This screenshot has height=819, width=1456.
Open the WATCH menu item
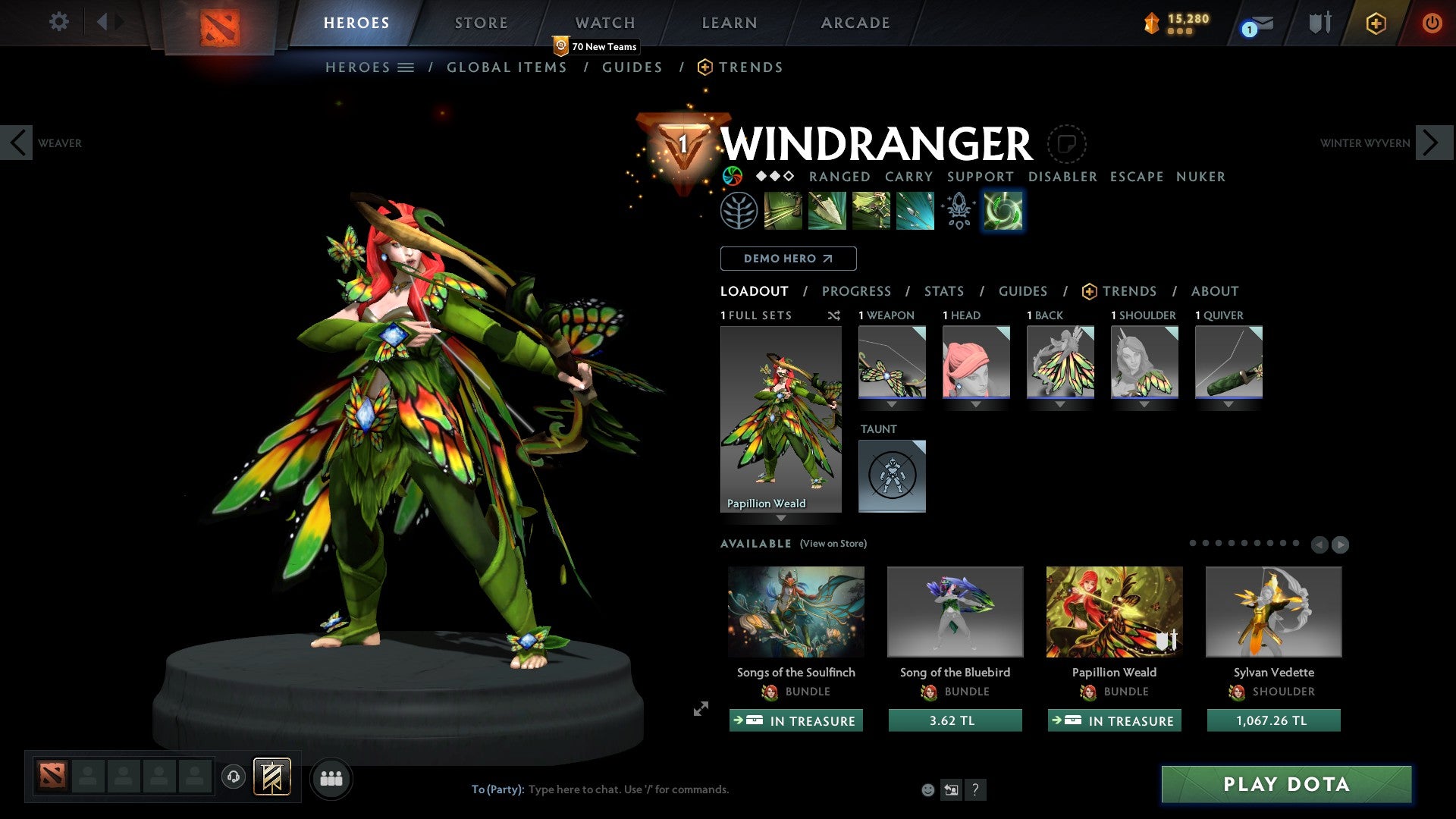(605, 23)
